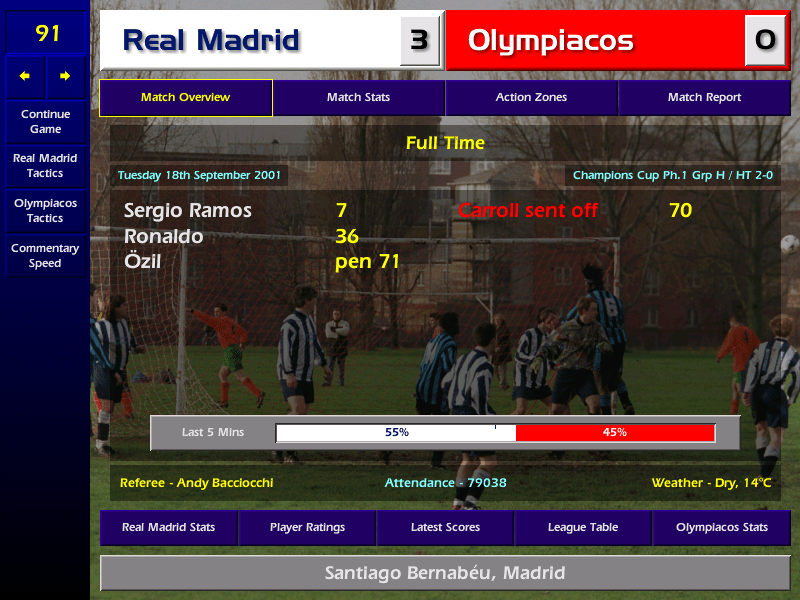This screenshot has width=800, height=600.
Task: Click scorer Sergio Ramos's name
Action: coord(188,211)
